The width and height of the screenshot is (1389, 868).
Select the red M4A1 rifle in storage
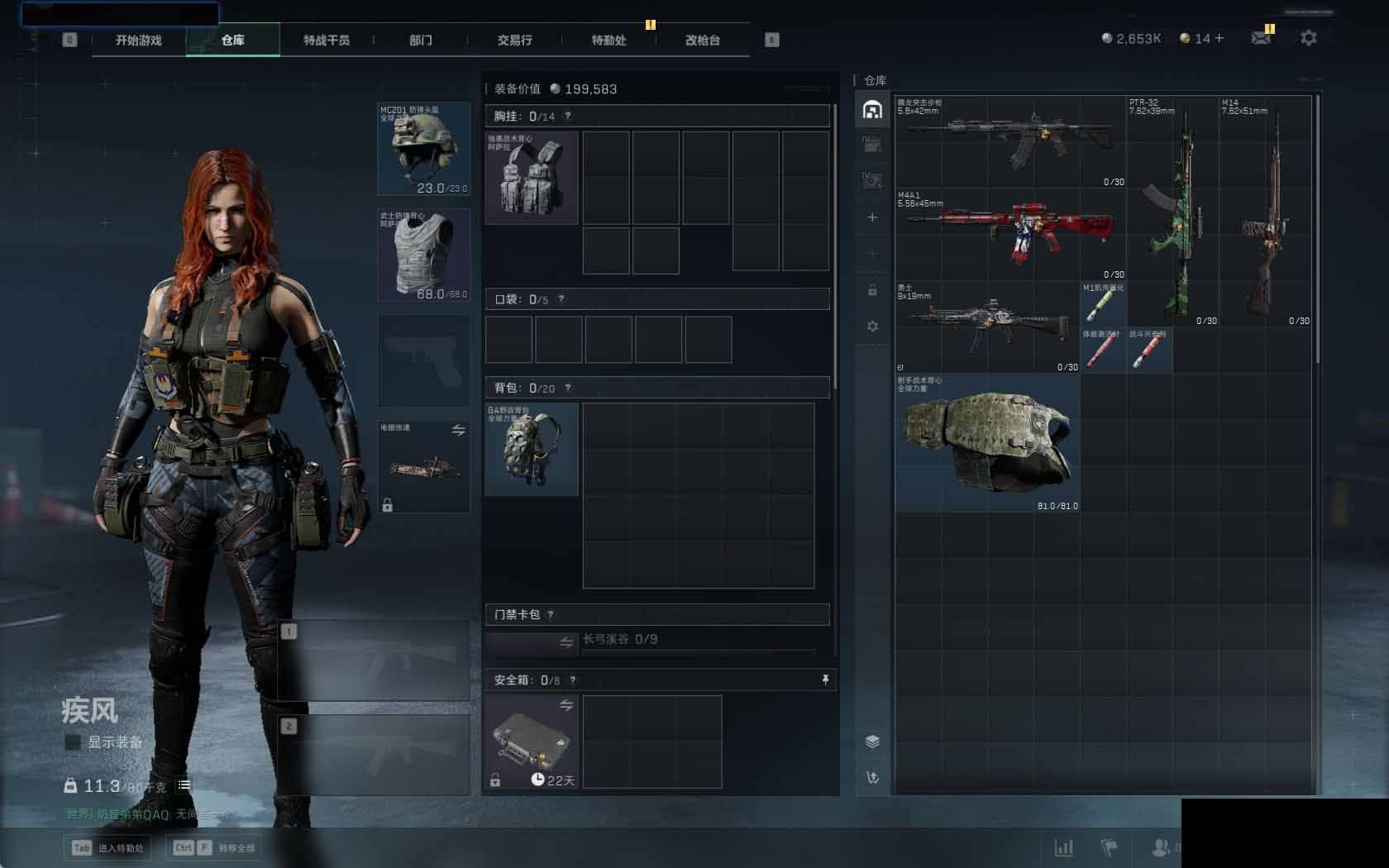(1010, 233)
